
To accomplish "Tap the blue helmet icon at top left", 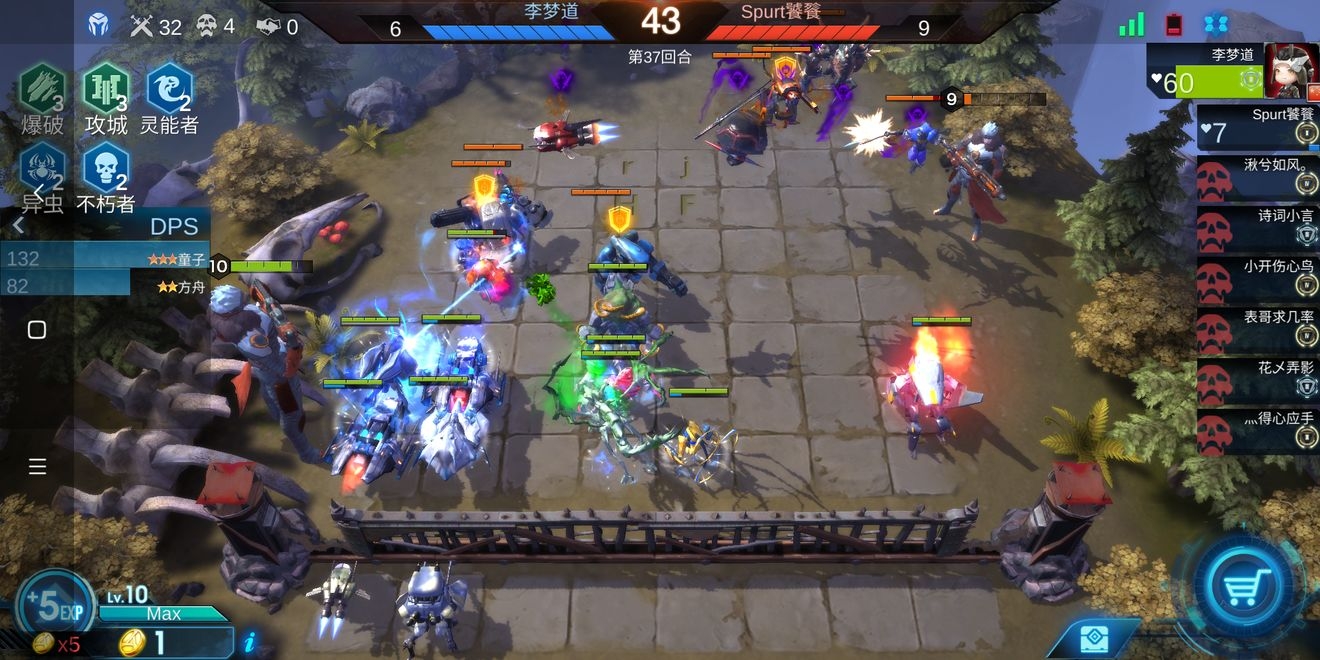I will pyautogui.click(x=99, y=24).
